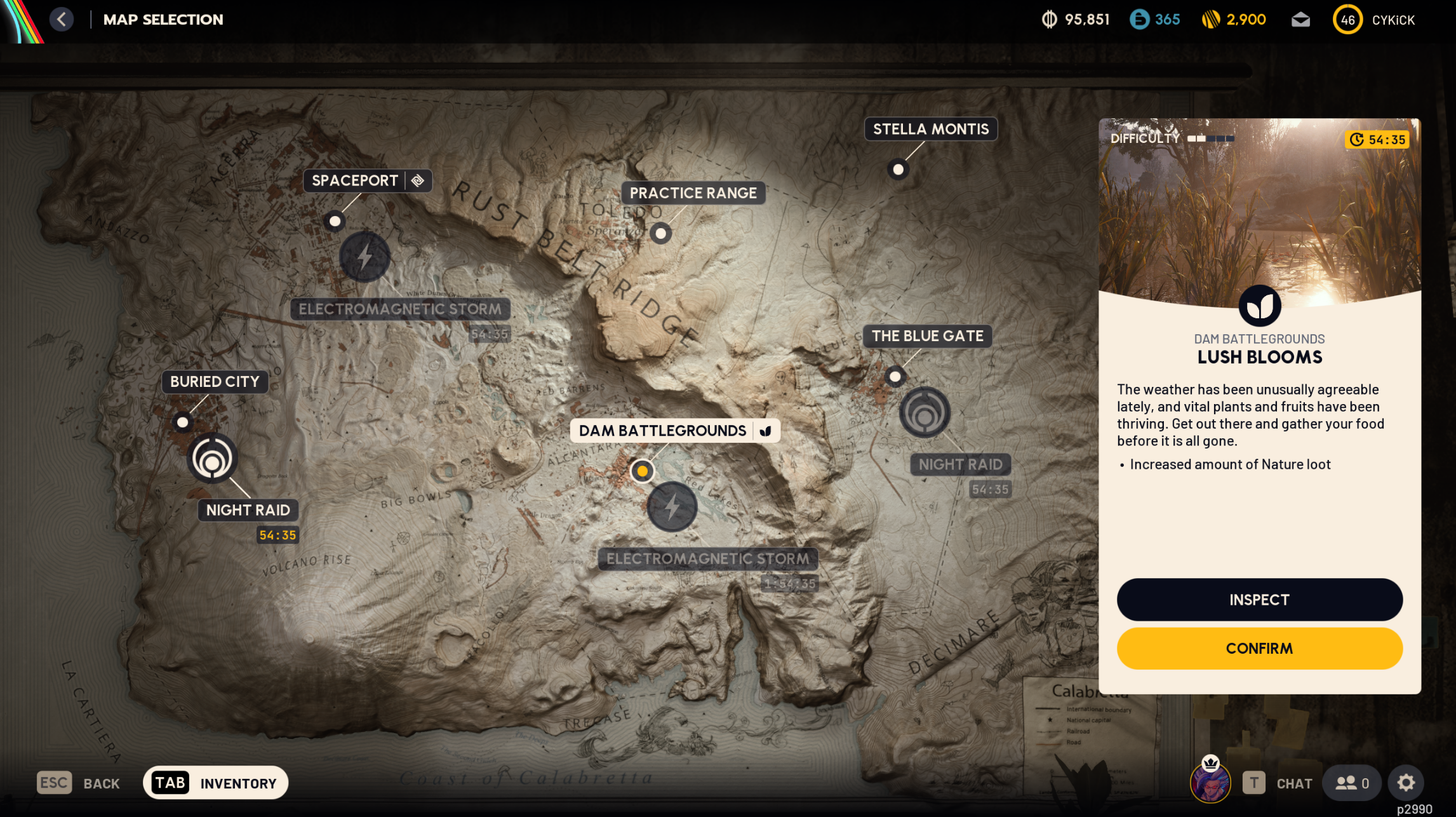This screenshot has height=817, width=1456.
Task: Confirm deployment to Dam Battlegrounds
Action: pyautogui.click(x=1259, y=648)
